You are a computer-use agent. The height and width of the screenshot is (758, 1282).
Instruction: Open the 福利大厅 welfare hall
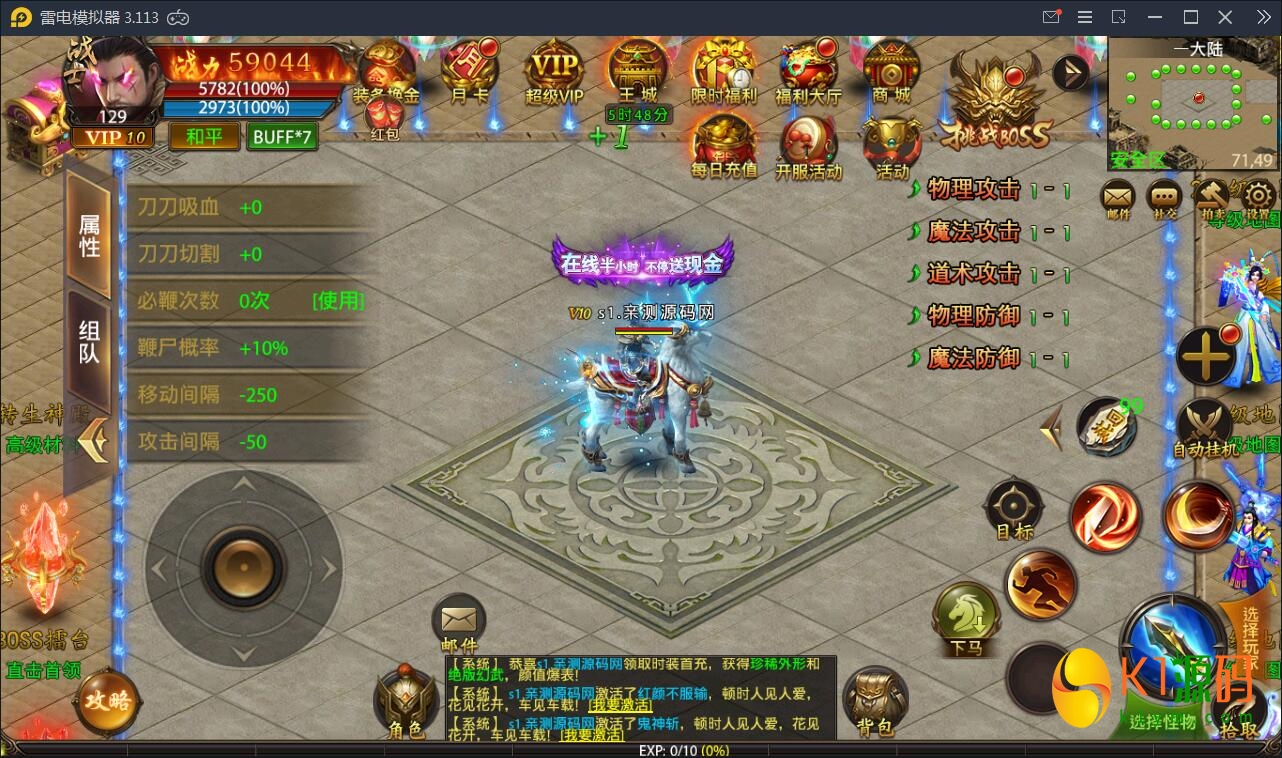point(808,72)
